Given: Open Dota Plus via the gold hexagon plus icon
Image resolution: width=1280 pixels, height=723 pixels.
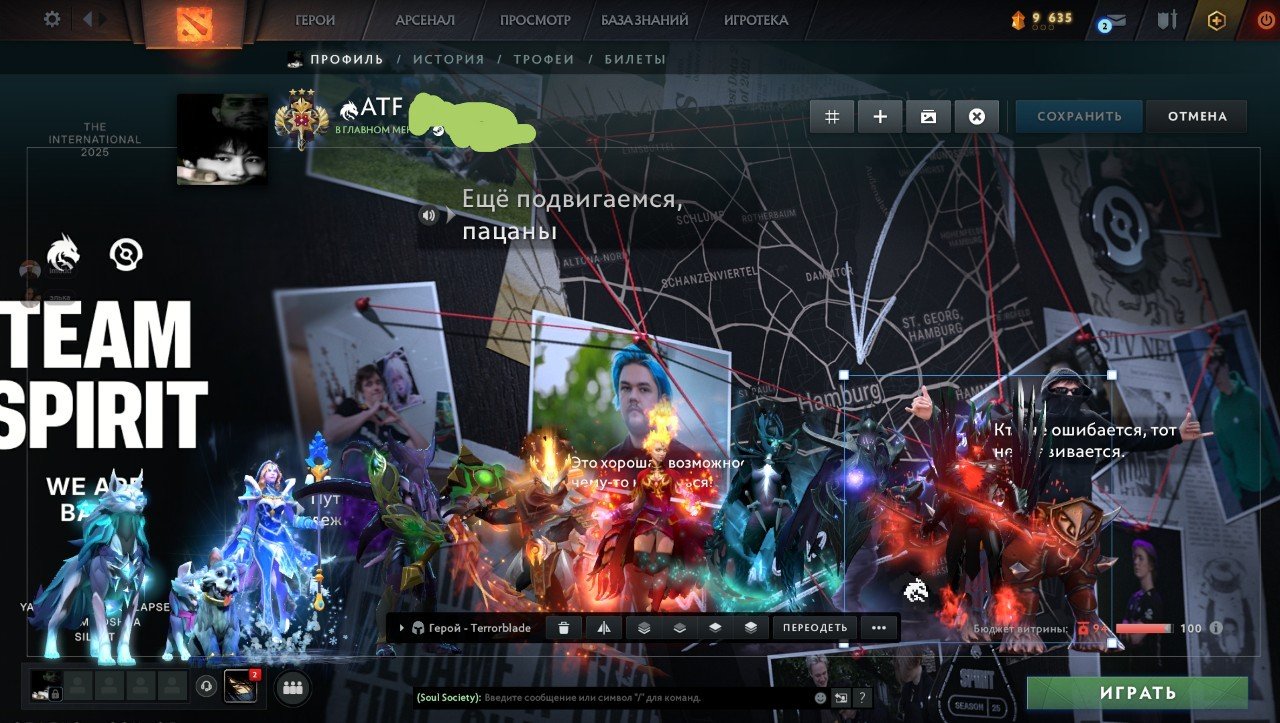Looking at the screenshot, I should [x=1217, y=18].
